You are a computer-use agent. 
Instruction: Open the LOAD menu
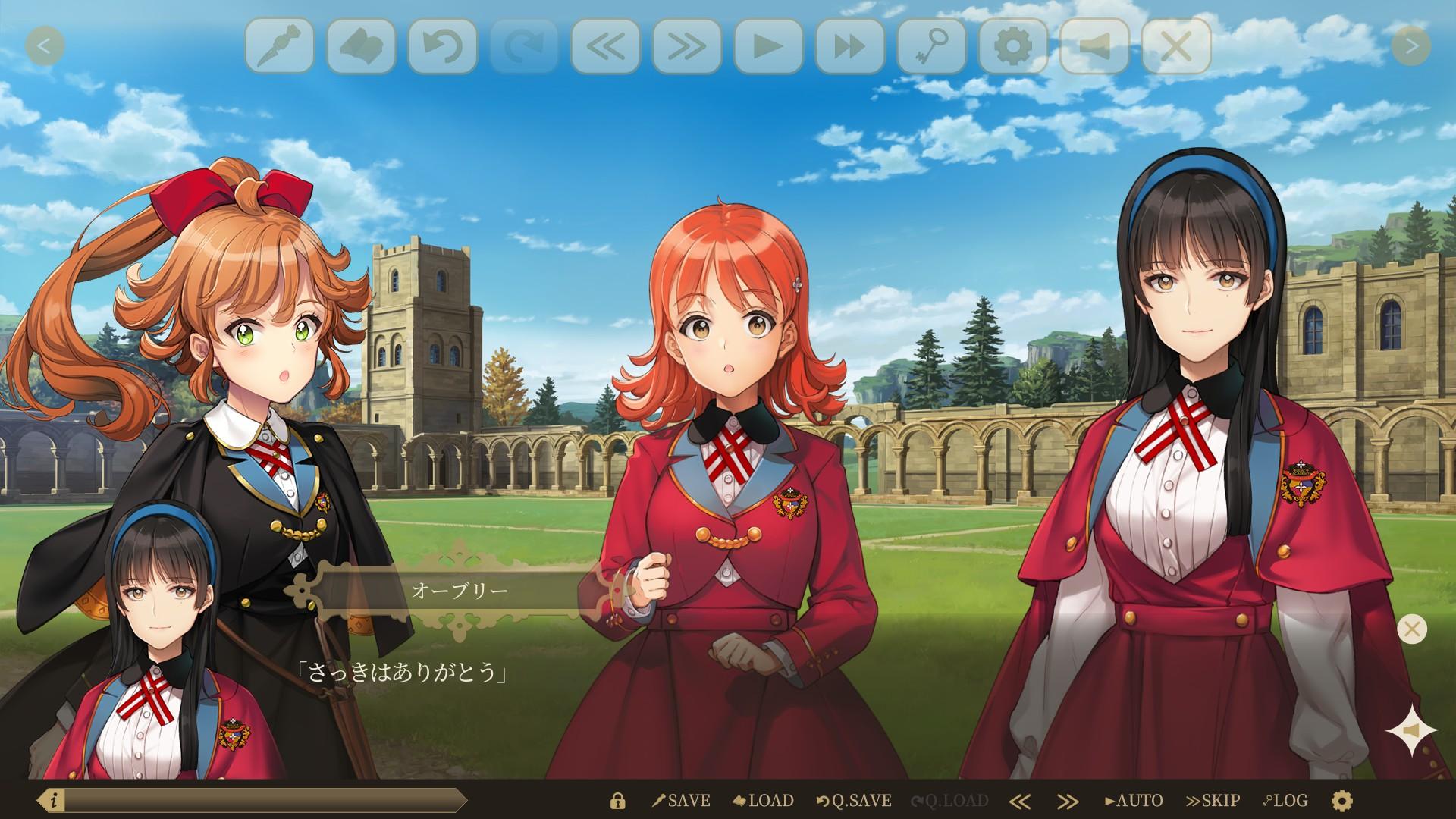coord(764,801)
